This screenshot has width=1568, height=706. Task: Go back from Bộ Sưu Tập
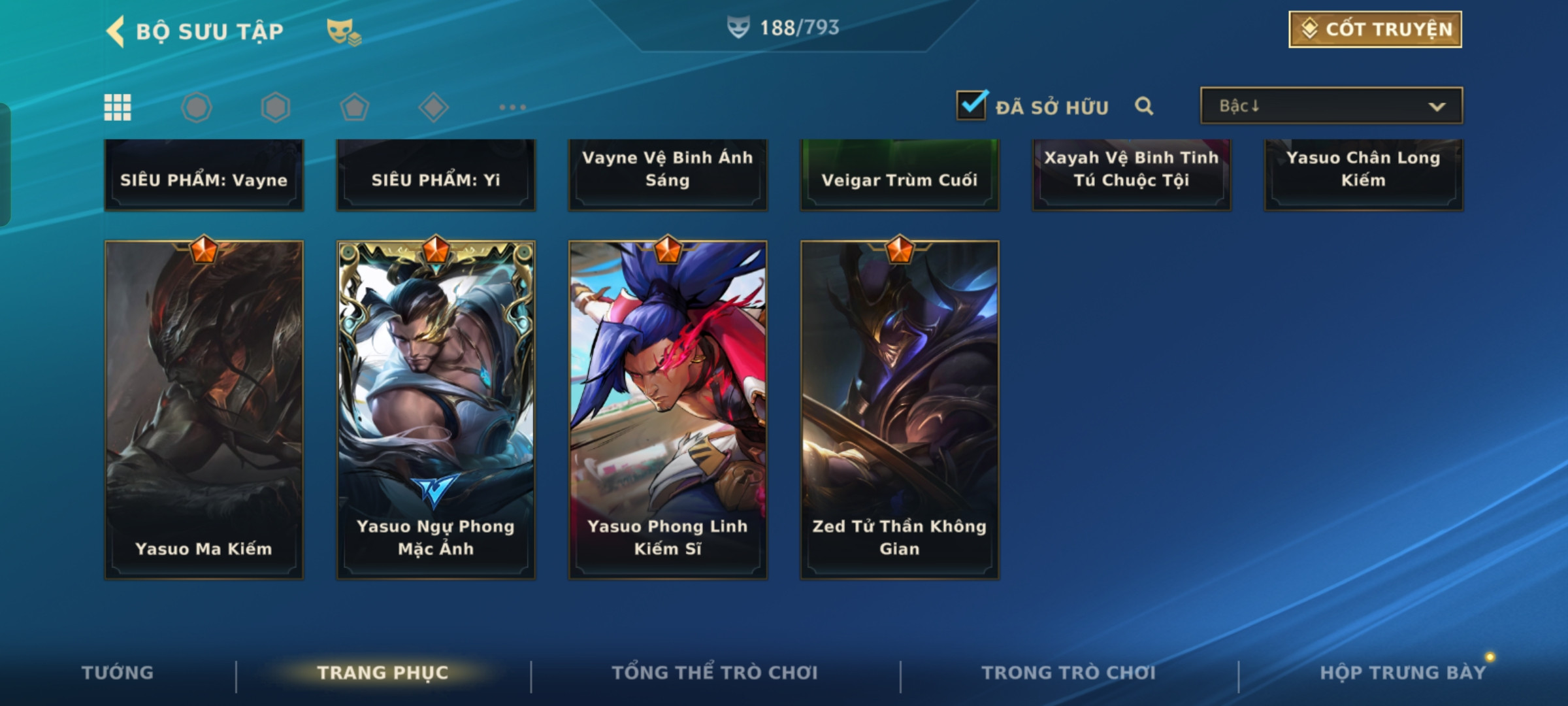(x=116, y=31)
